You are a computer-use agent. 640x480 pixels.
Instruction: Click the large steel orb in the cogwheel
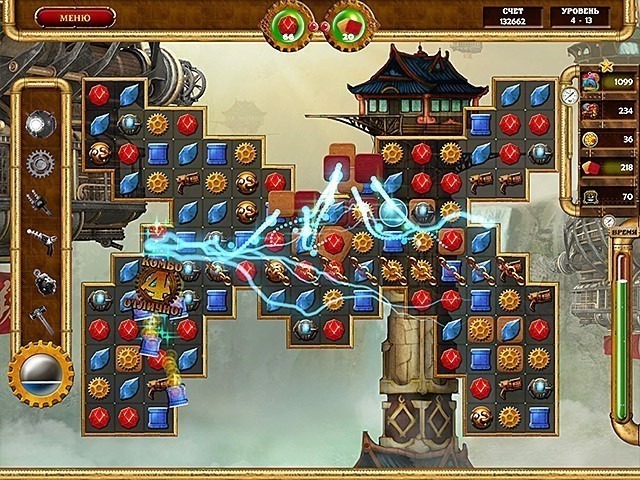[x=41, y=372]
